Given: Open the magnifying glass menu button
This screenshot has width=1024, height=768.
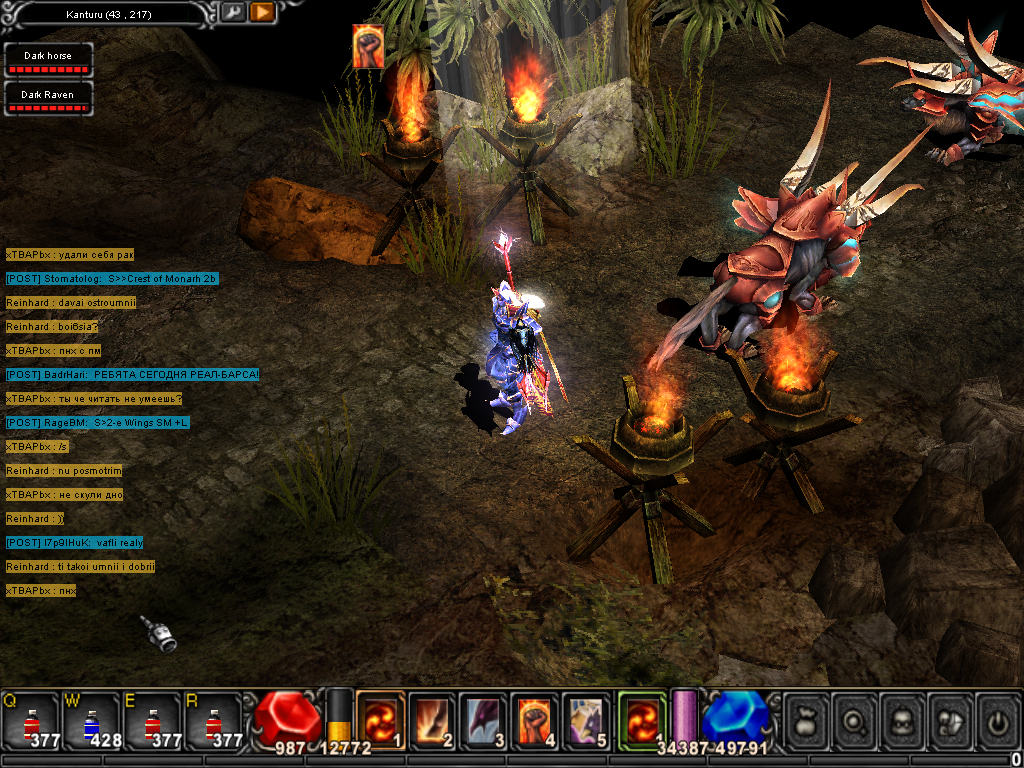Looking at the screenshot, I should click(x=855, y=720).
